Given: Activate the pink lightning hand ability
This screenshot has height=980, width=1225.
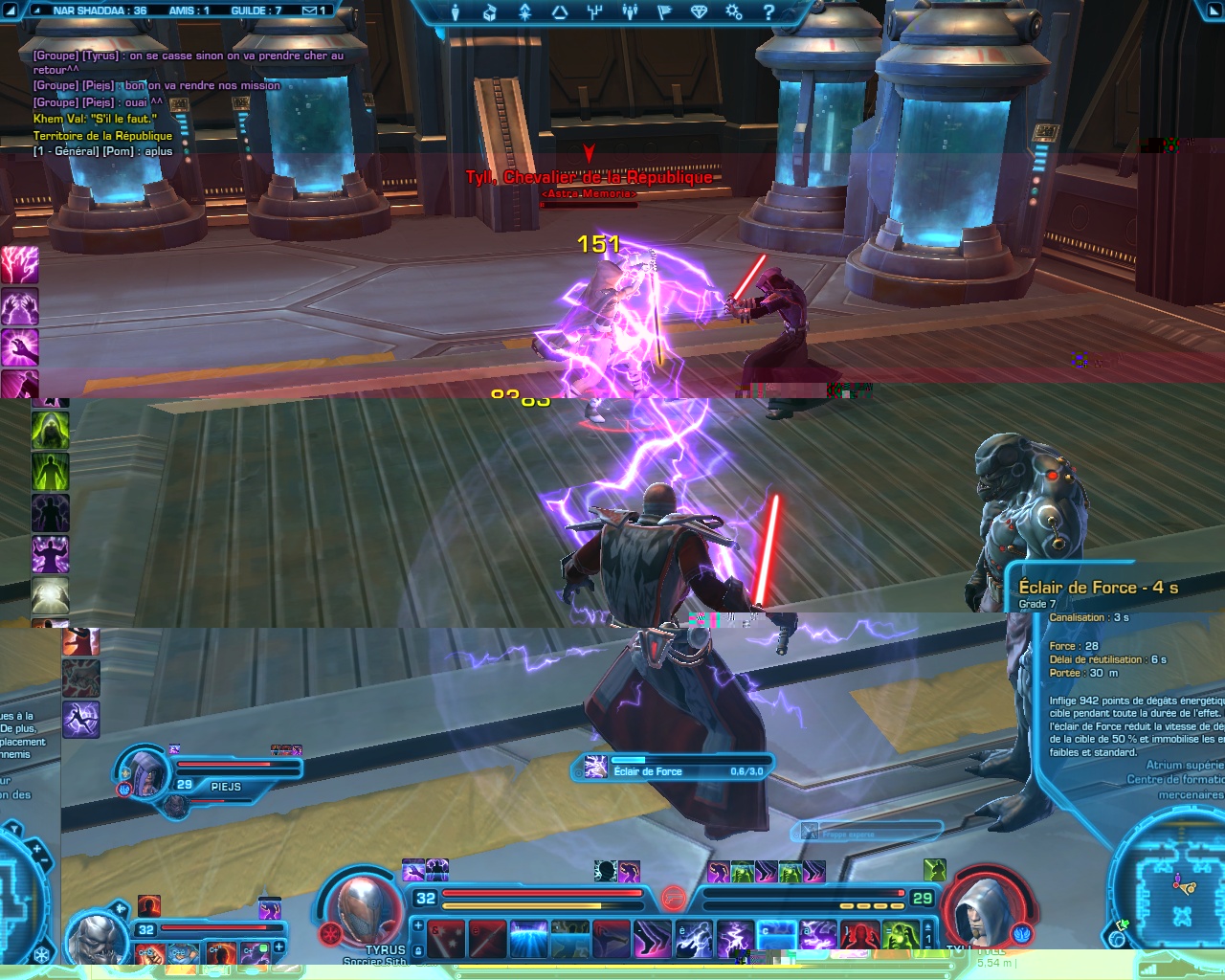Looking at the screenshot, I should [19, 265].
